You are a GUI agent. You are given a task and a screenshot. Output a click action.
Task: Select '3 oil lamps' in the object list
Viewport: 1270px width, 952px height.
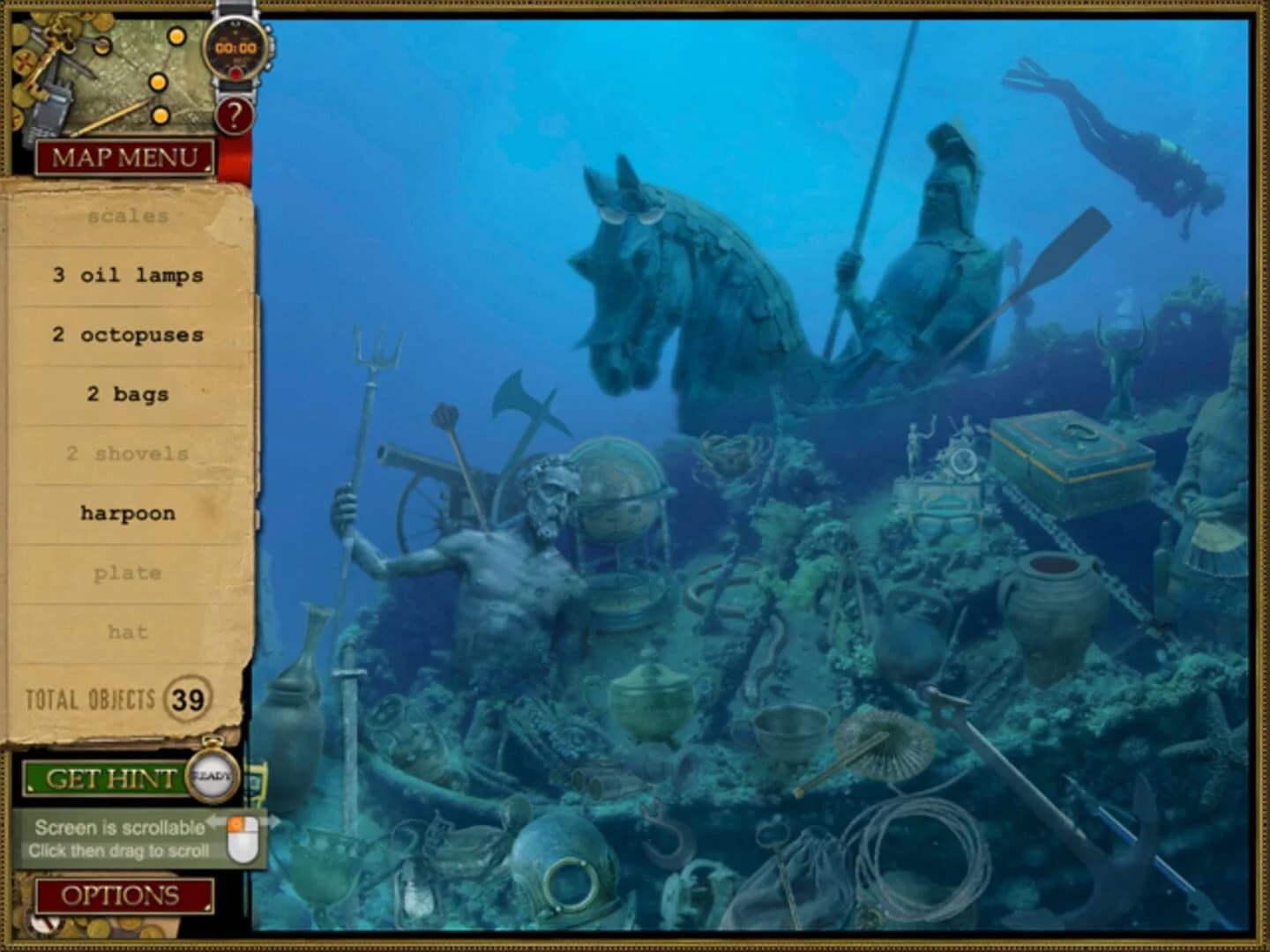(129, 274)
